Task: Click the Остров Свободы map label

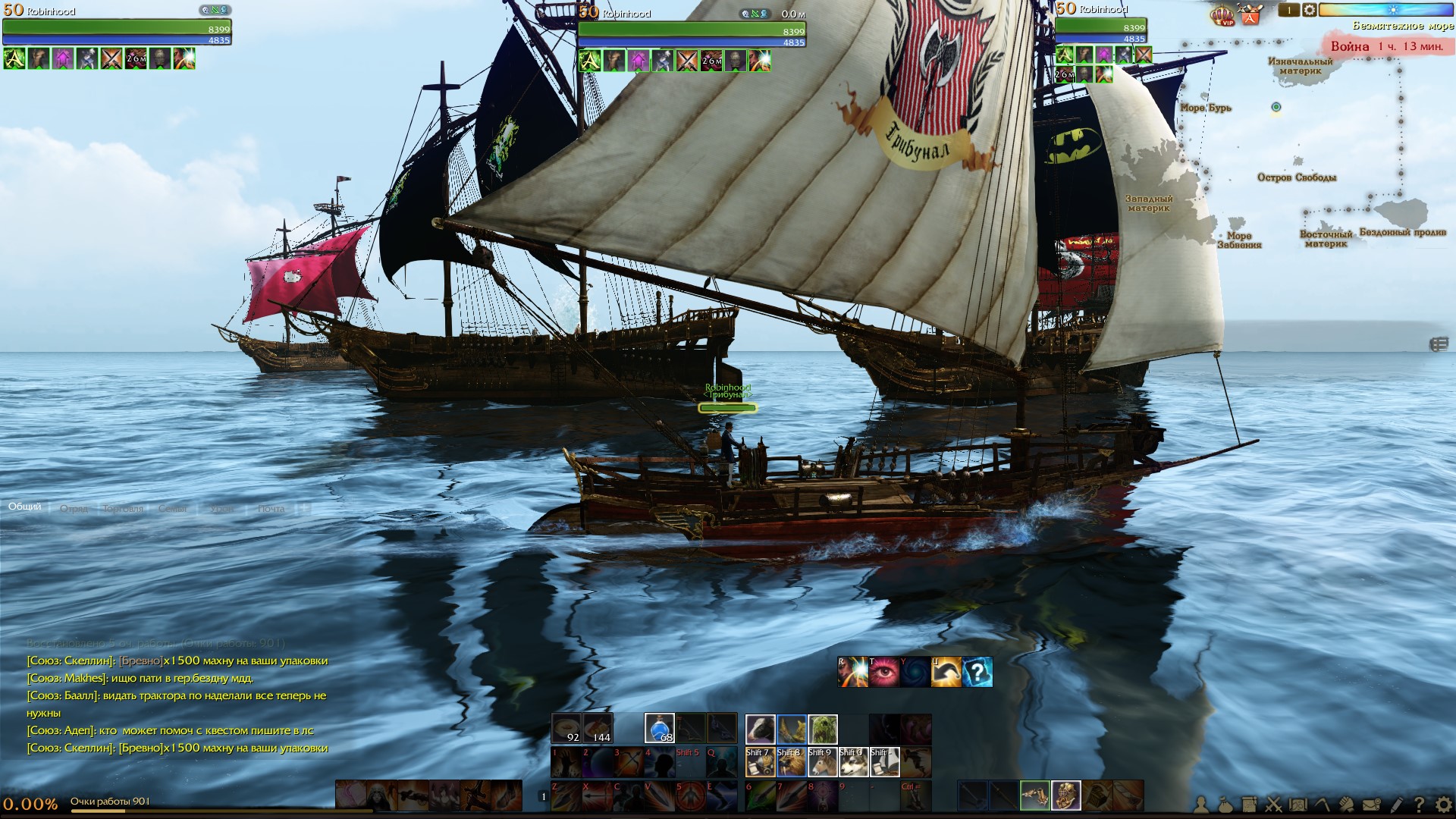Action: point(1297,177)
